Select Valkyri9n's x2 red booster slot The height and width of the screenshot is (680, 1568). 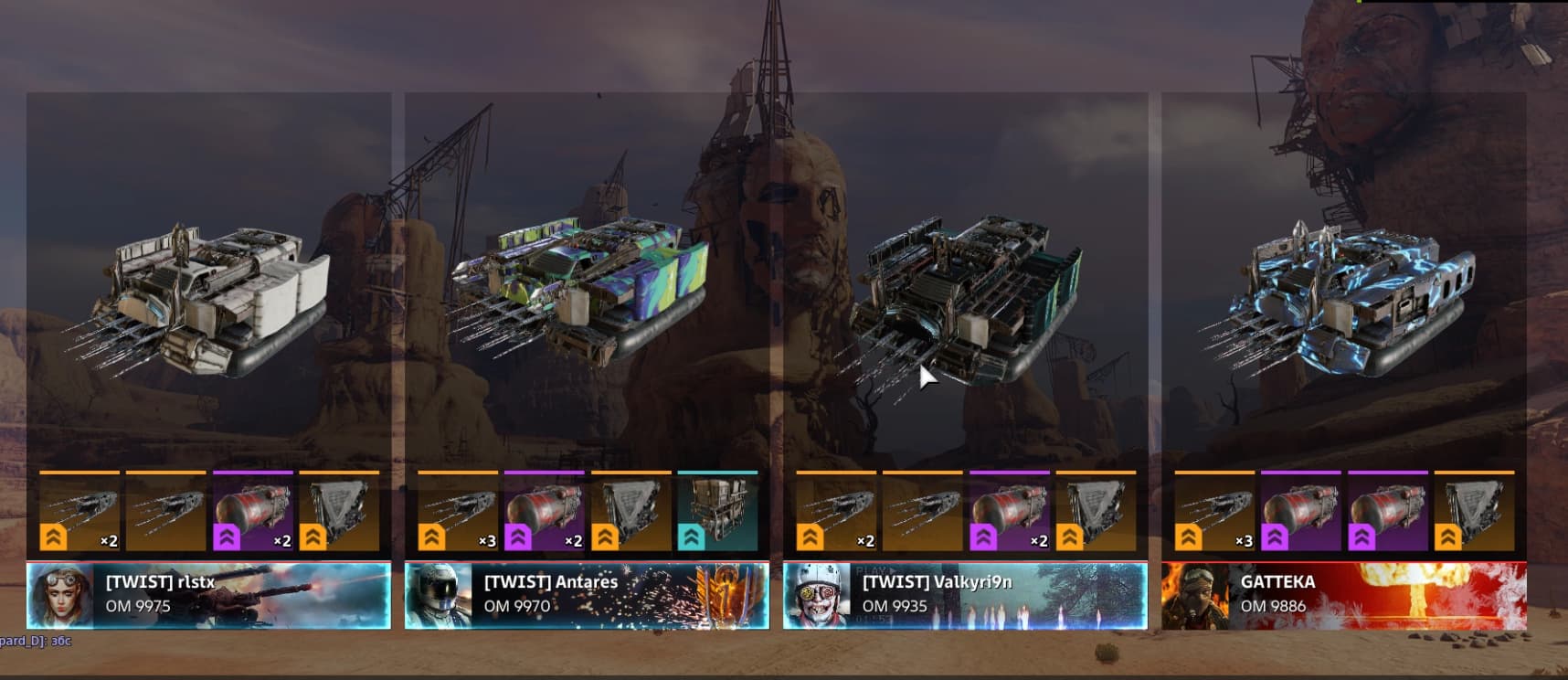click(1010, 513)
